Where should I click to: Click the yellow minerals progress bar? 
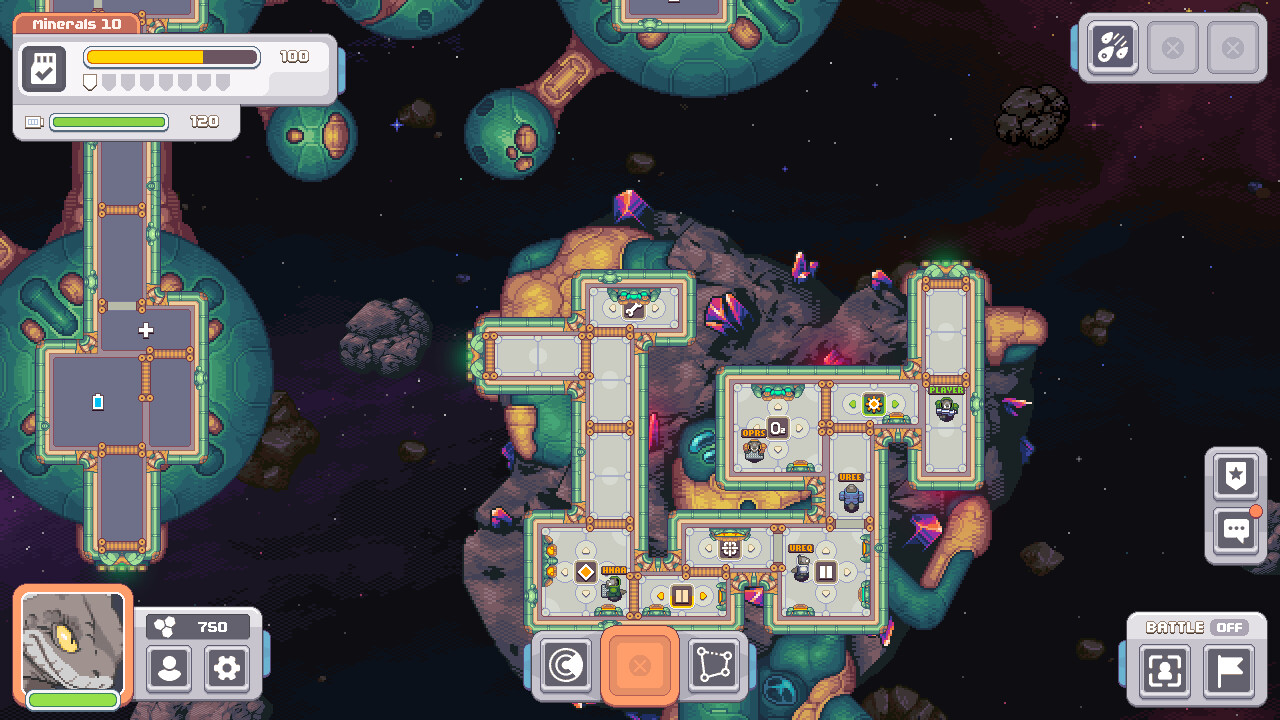coord(170,57)
